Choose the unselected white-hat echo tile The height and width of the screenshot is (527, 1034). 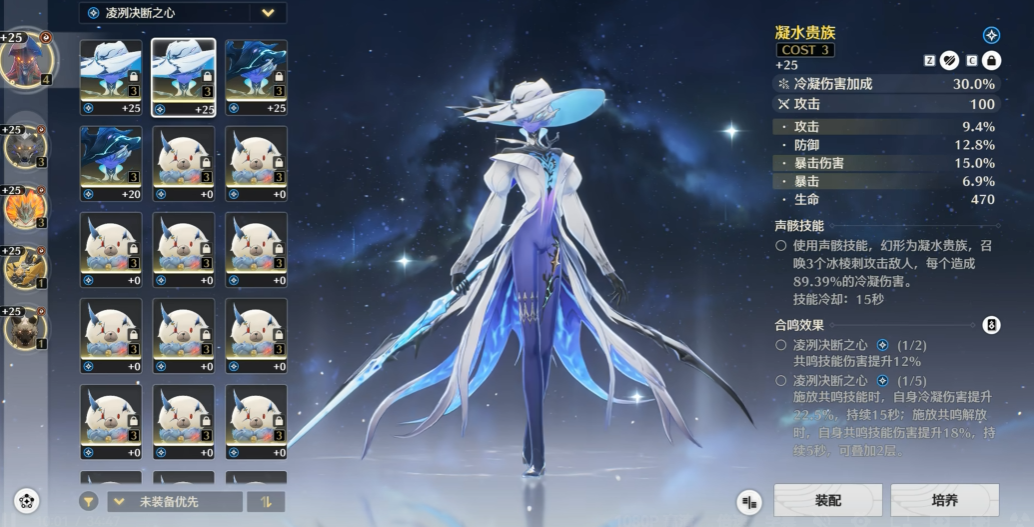coord(111,78)
